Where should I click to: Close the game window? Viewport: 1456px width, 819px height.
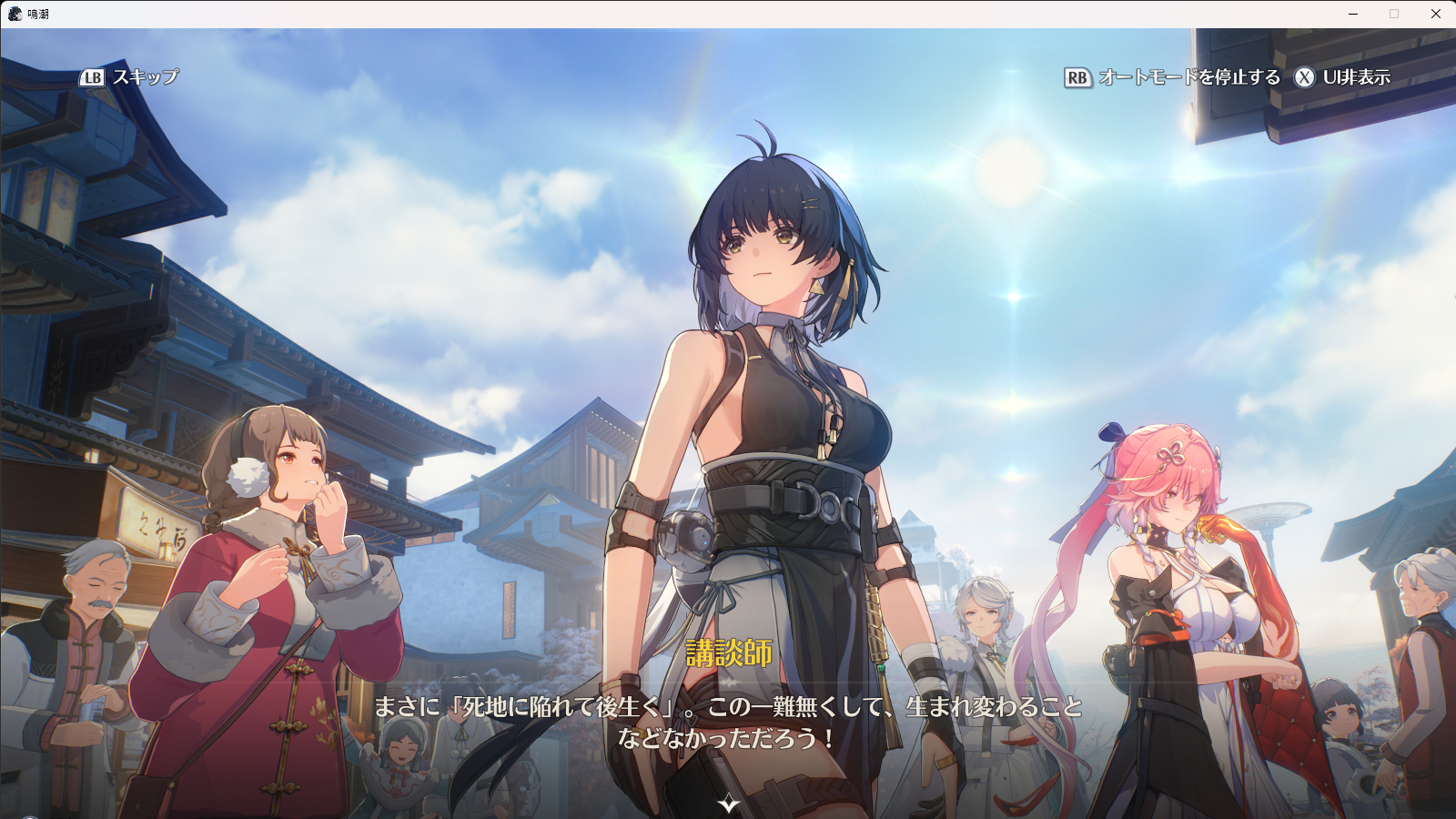(x=1435, y=14)
